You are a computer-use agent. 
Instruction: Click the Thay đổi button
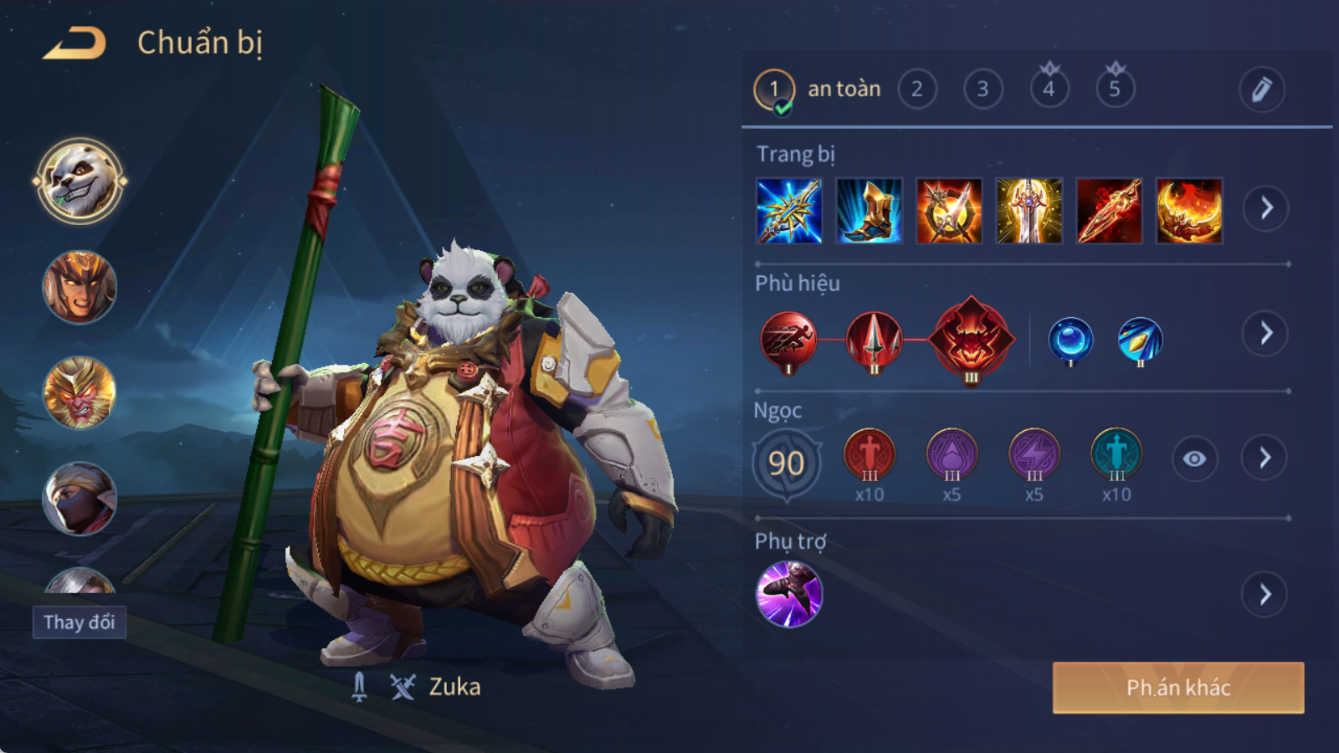coord(79,622)
